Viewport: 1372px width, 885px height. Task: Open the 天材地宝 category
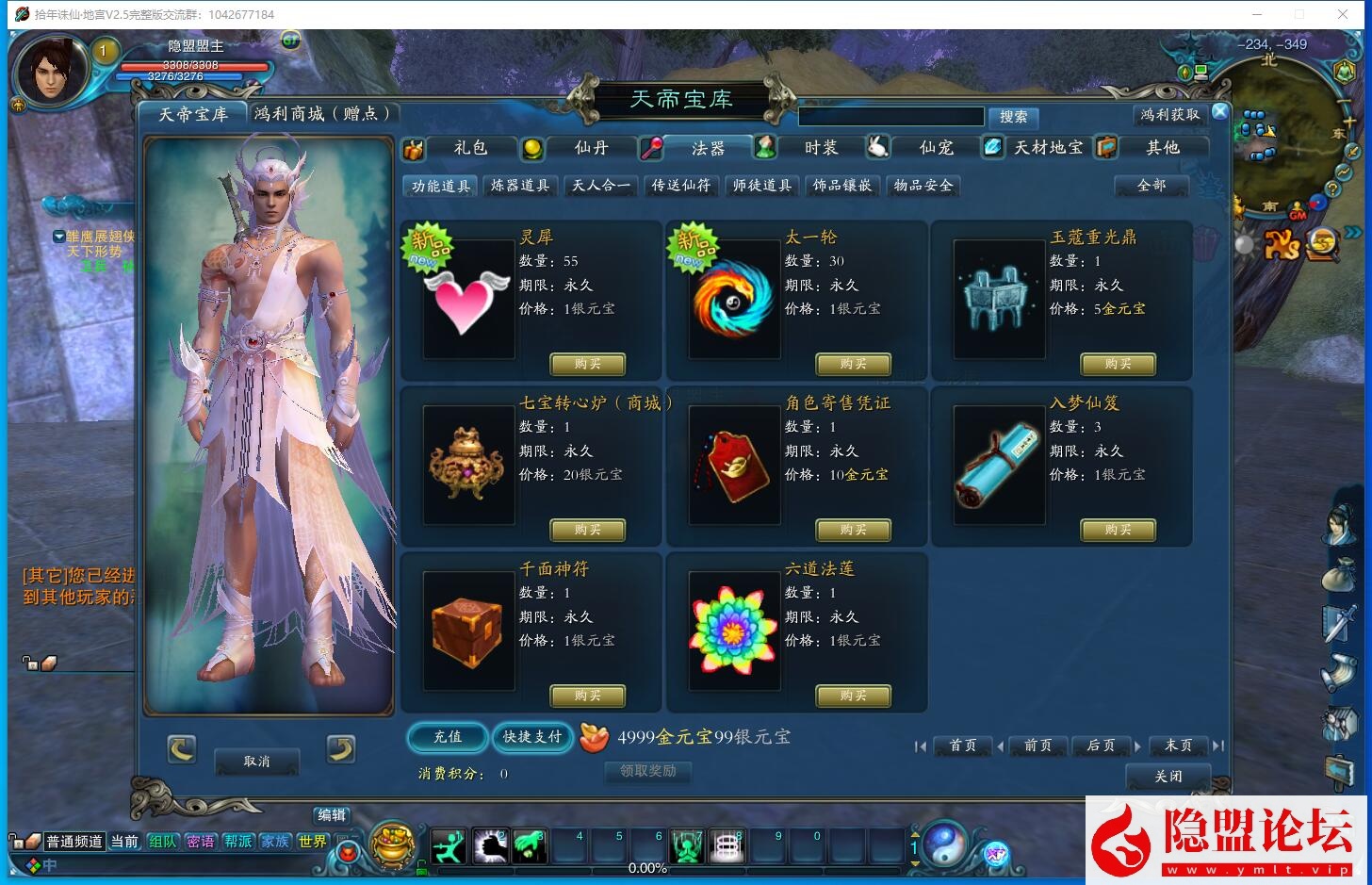pos(1047,148)
